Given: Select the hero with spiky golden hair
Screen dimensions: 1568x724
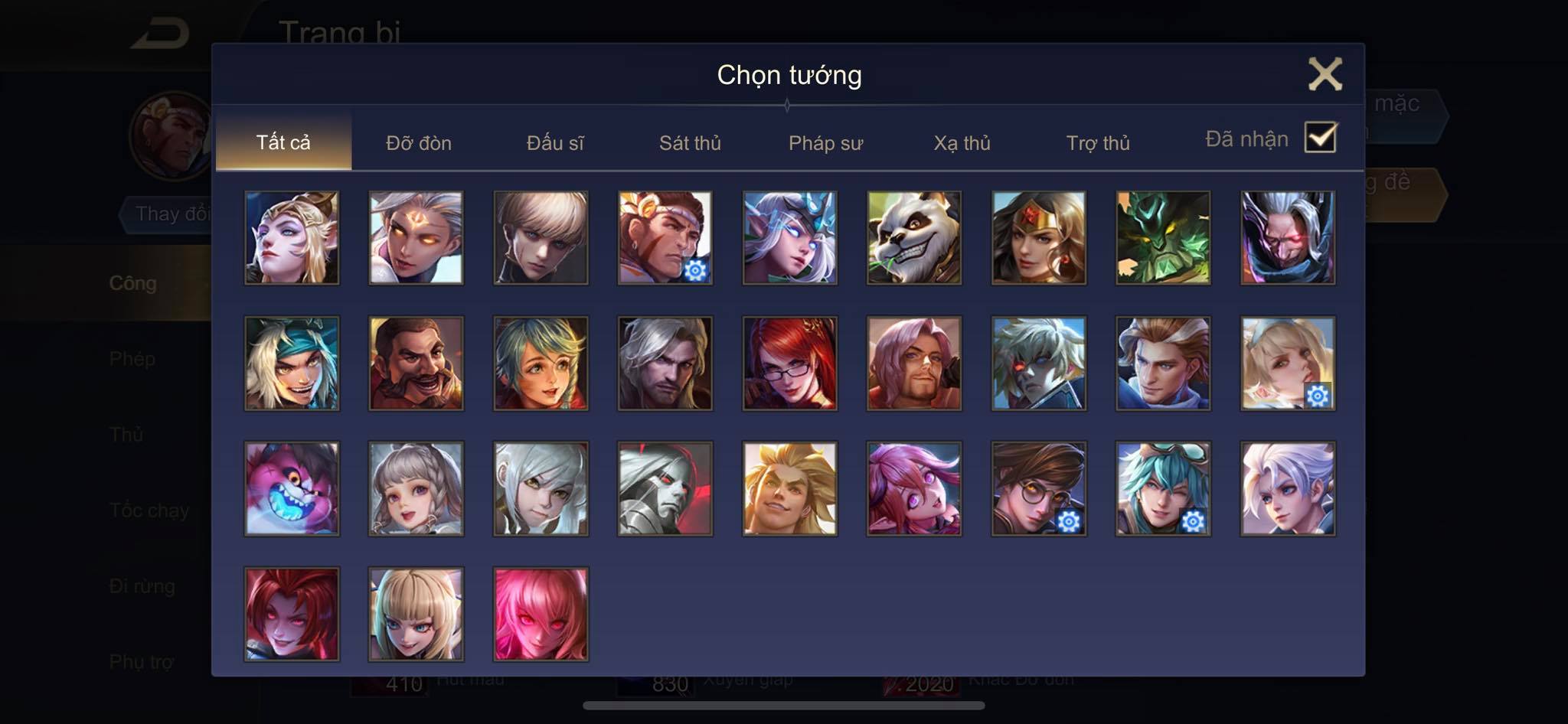Looking at the screenshot, I should pyautogui.click(x=789, y=488).
